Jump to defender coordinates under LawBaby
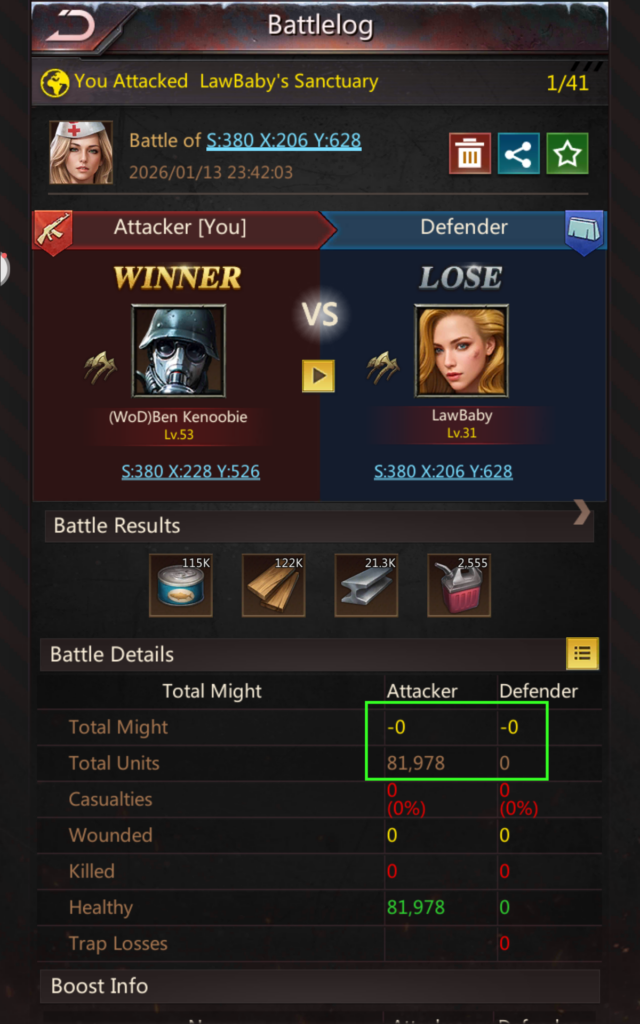The image size is (640, 1024). [x=443, y=471]
